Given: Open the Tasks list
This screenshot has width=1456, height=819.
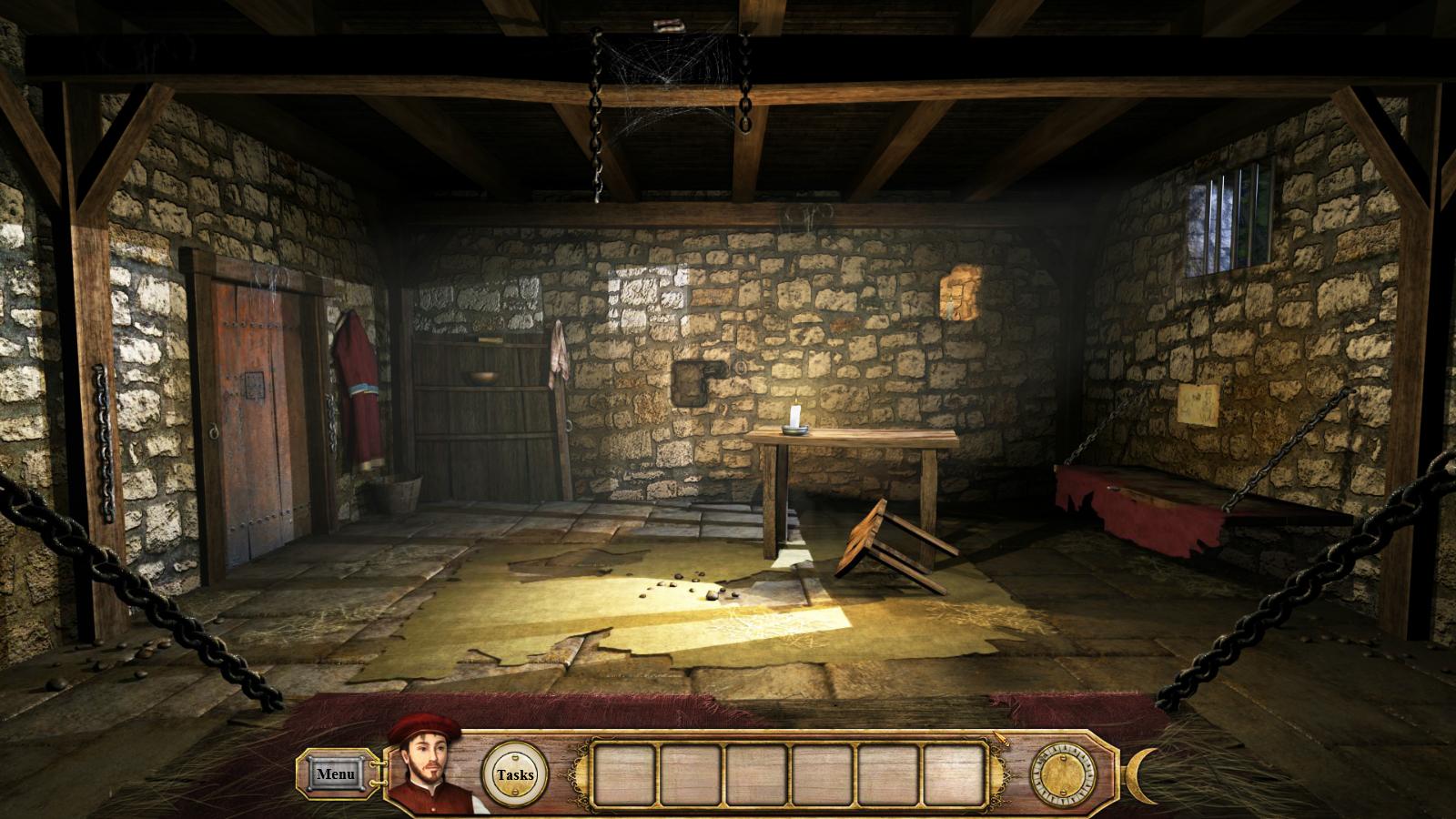Looking at the screenshot, I should coord(515,774).
